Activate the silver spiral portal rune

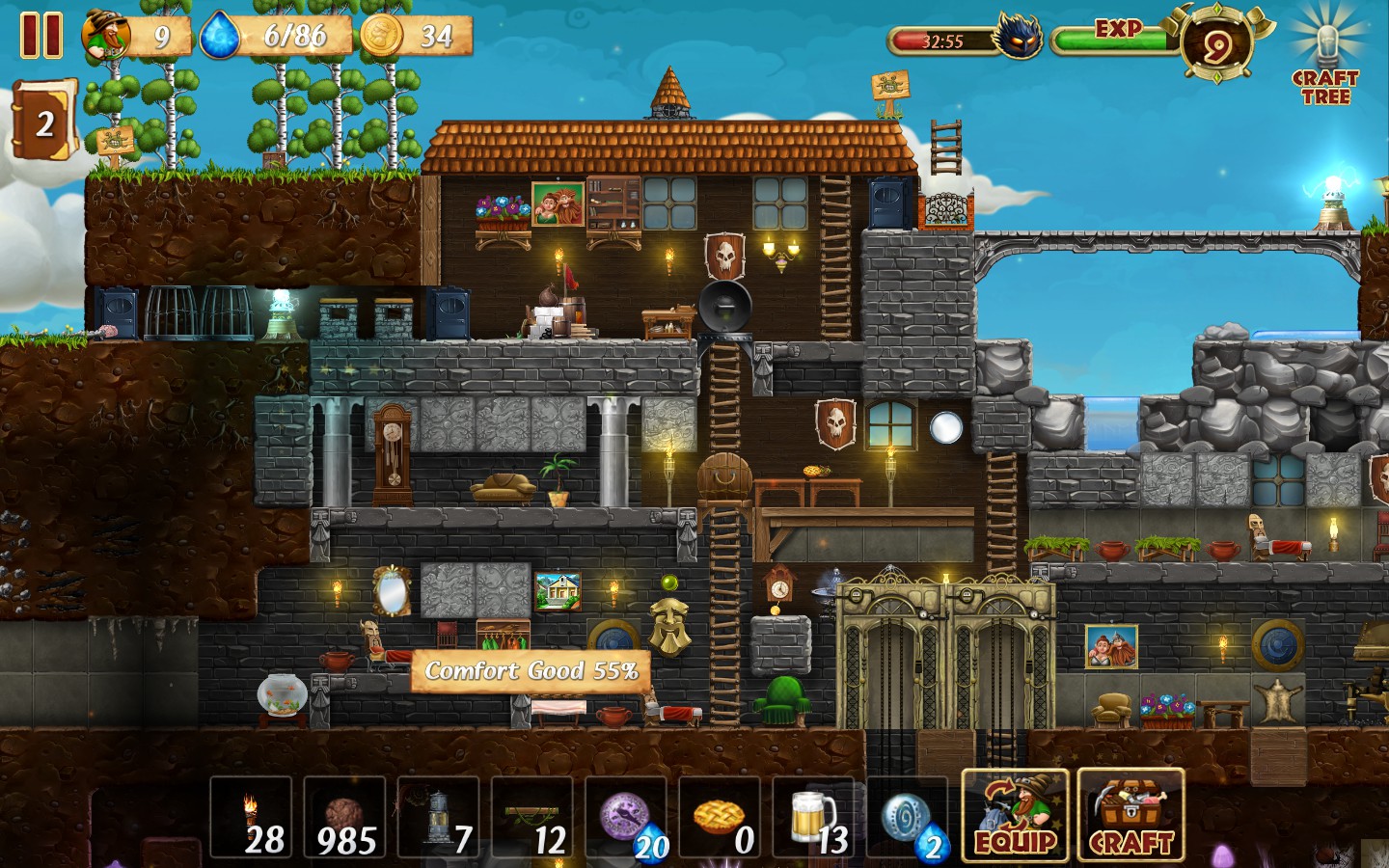coord(908,818)
